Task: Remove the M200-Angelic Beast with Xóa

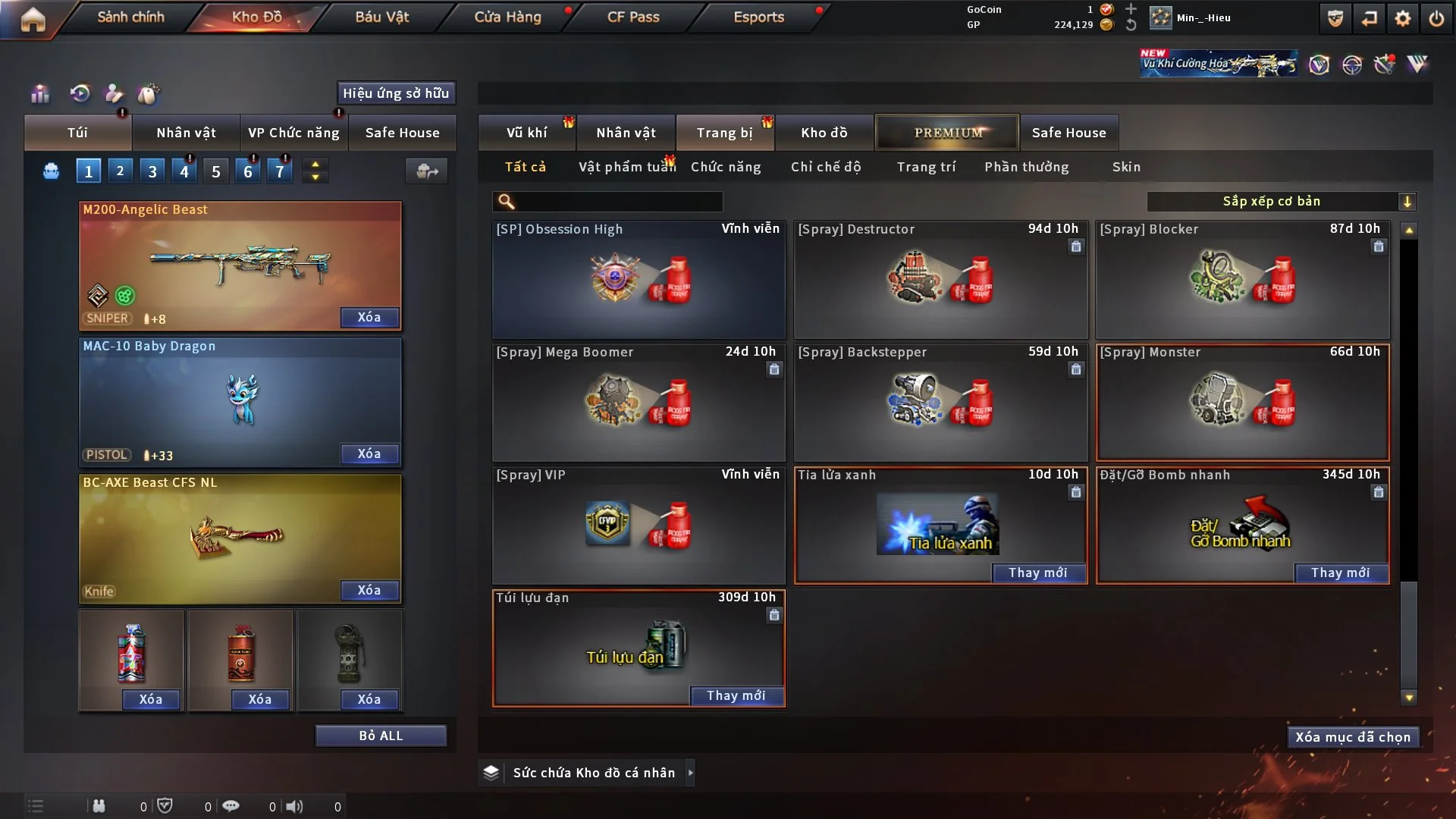Action: (x=369, y=318)
